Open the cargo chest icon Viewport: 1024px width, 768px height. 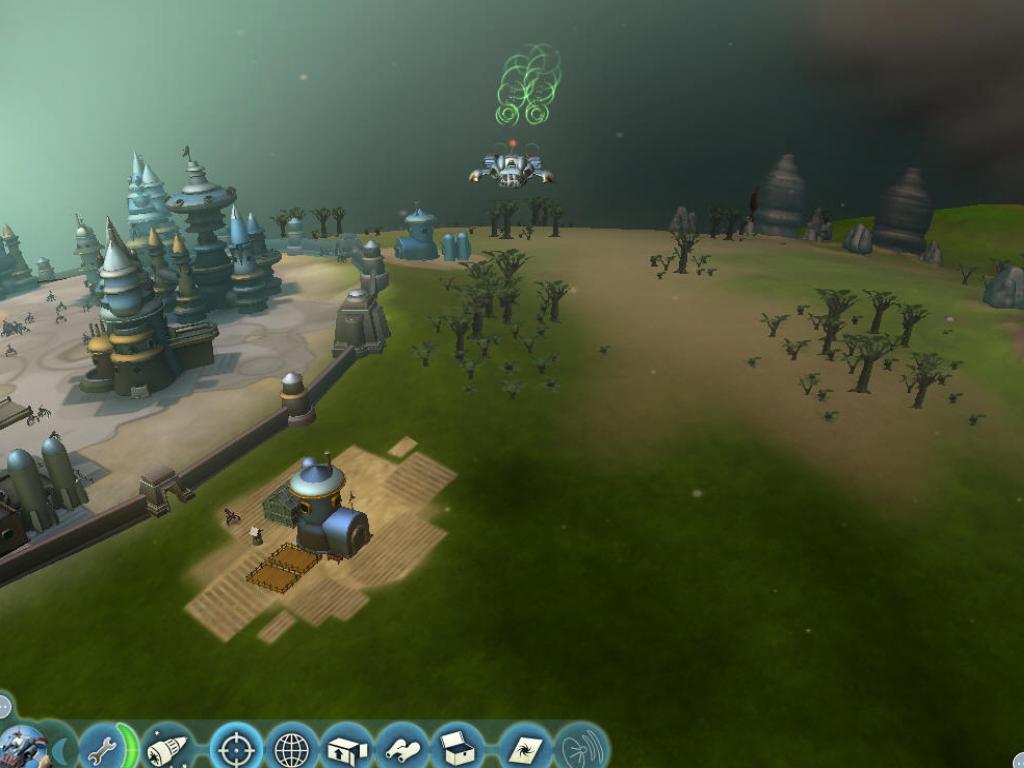click(458, 748)
